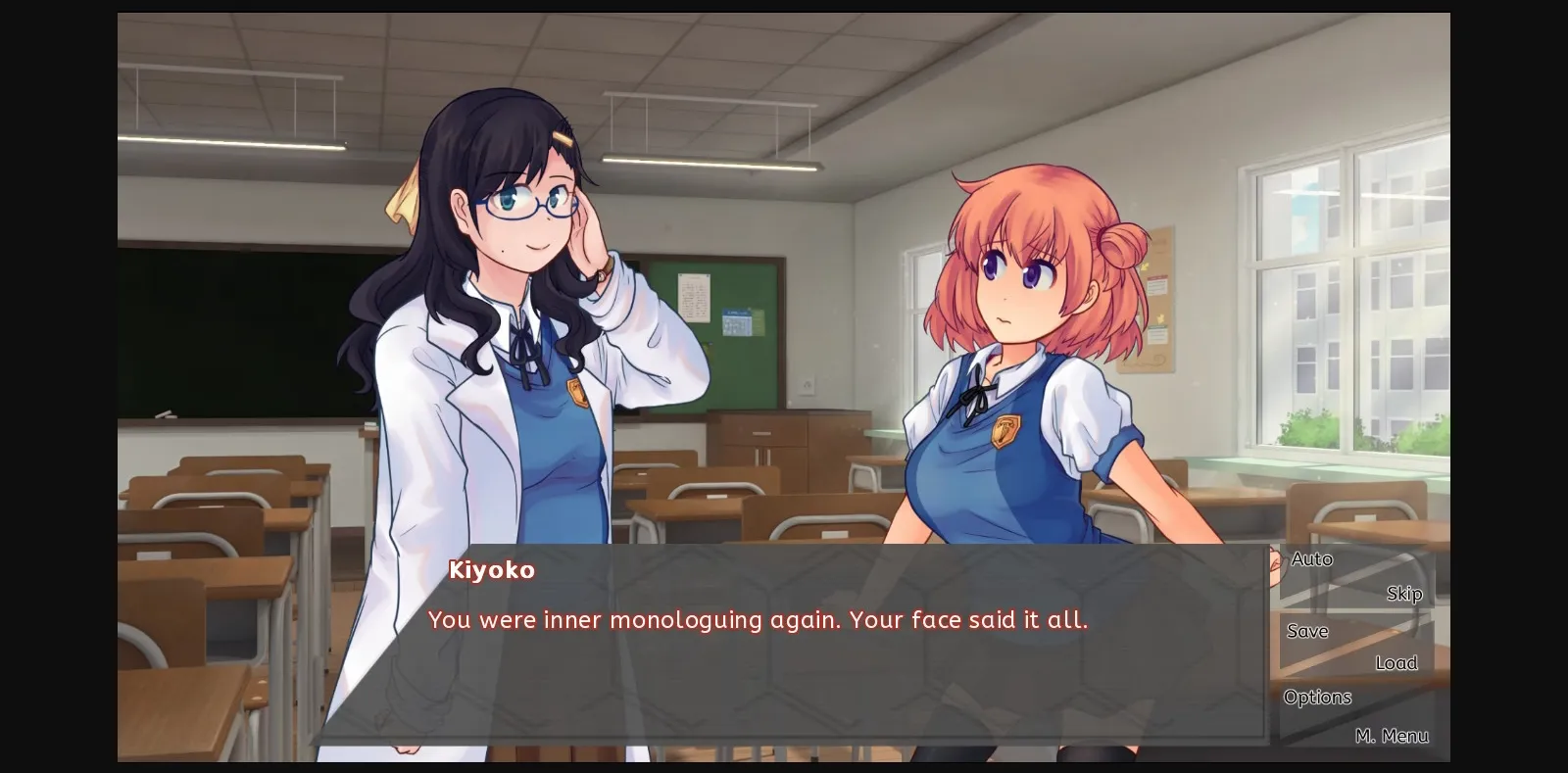Activate Skip mode to fast-forward dialogue
This screenshot has width=1568, height=773.
(1405, 593)
